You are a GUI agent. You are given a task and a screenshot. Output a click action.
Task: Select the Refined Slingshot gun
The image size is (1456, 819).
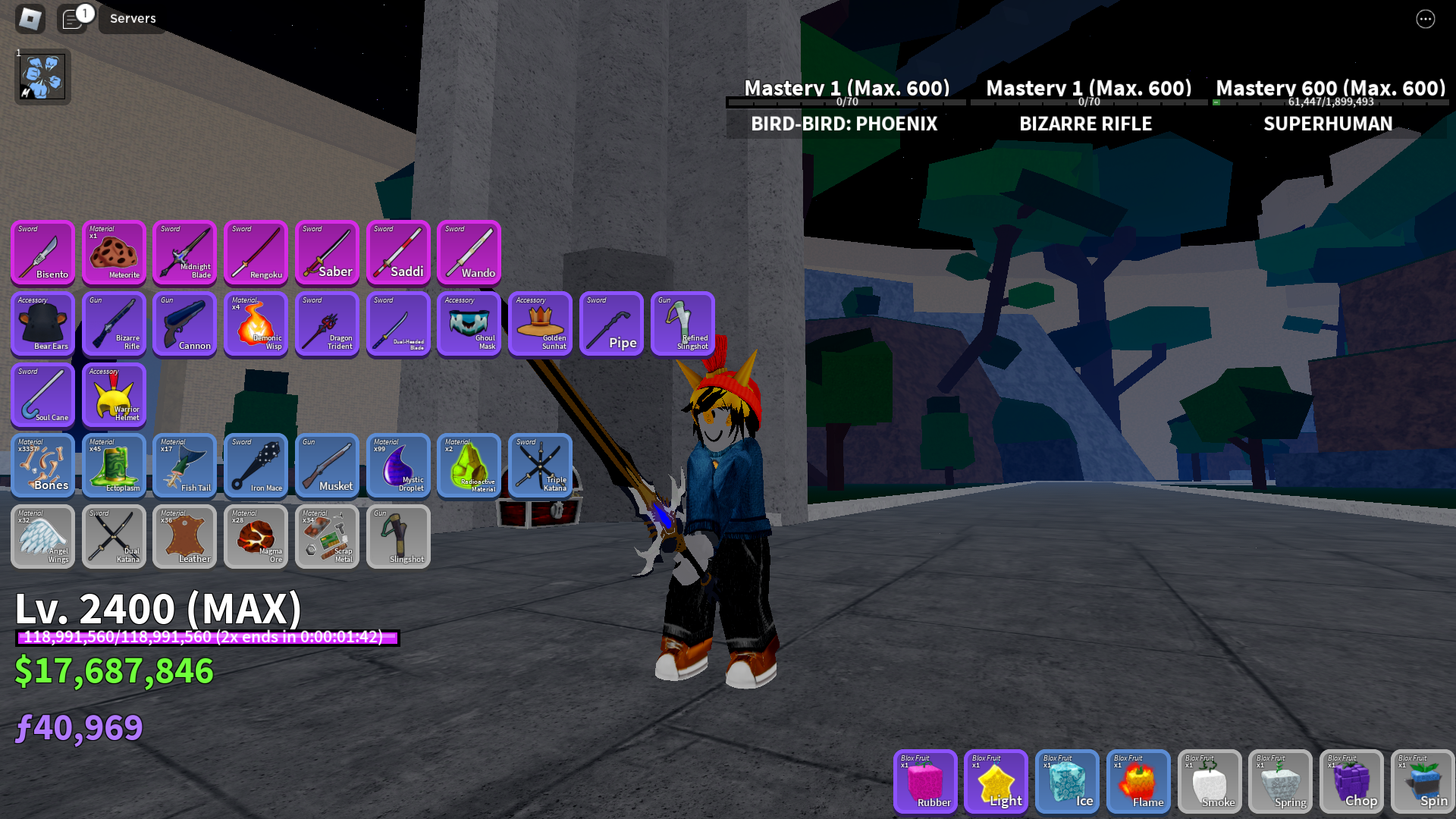pos(682,324)
